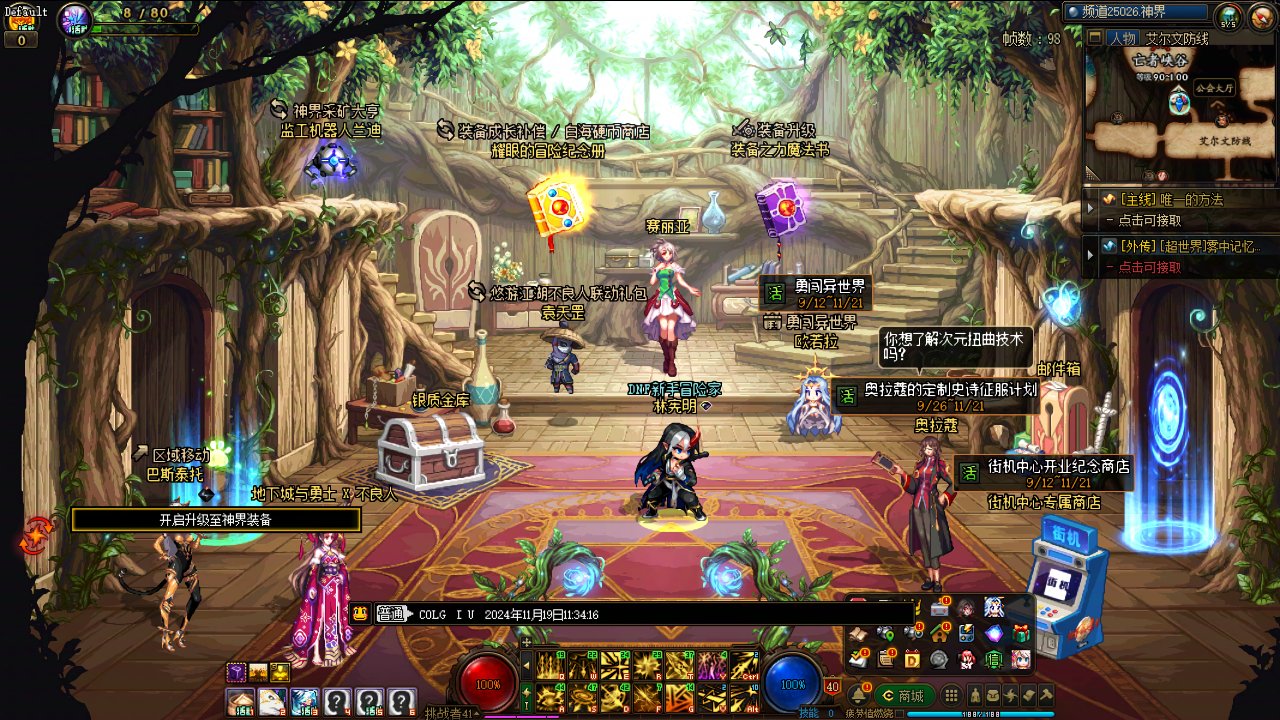The width and height of the screenshot is (1280, 720).
Task: Click the notification bell icon
Action: [858, 695]
